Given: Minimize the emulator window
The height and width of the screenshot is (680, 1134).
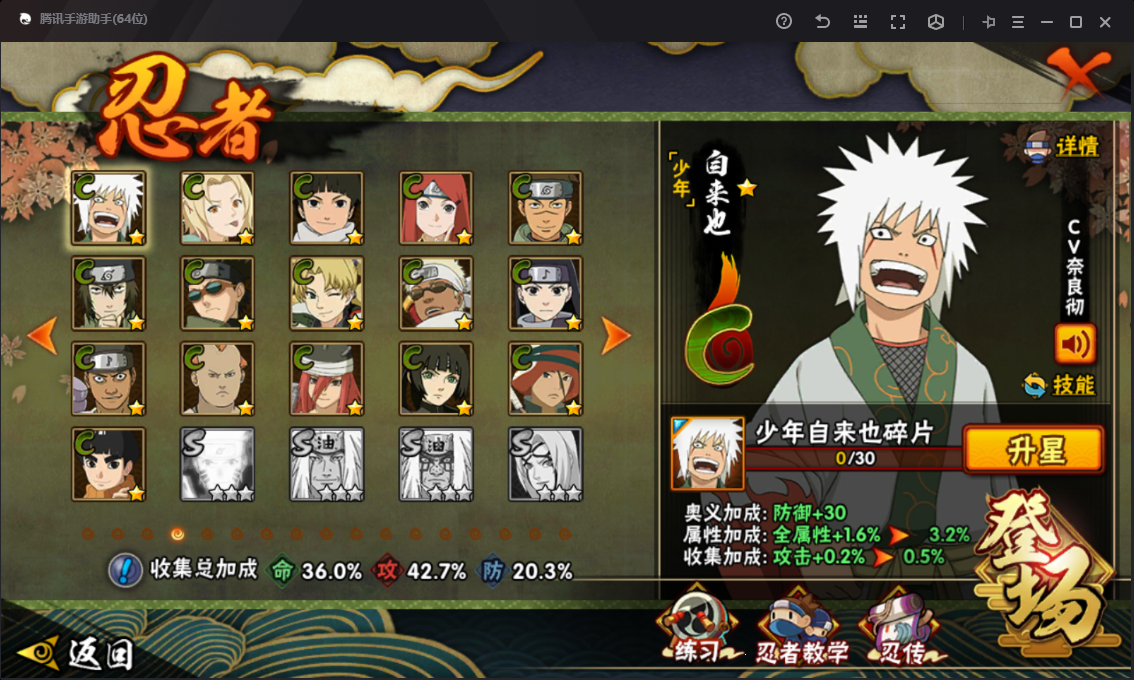Looking at the screenshot, I should coord(1047,21).
